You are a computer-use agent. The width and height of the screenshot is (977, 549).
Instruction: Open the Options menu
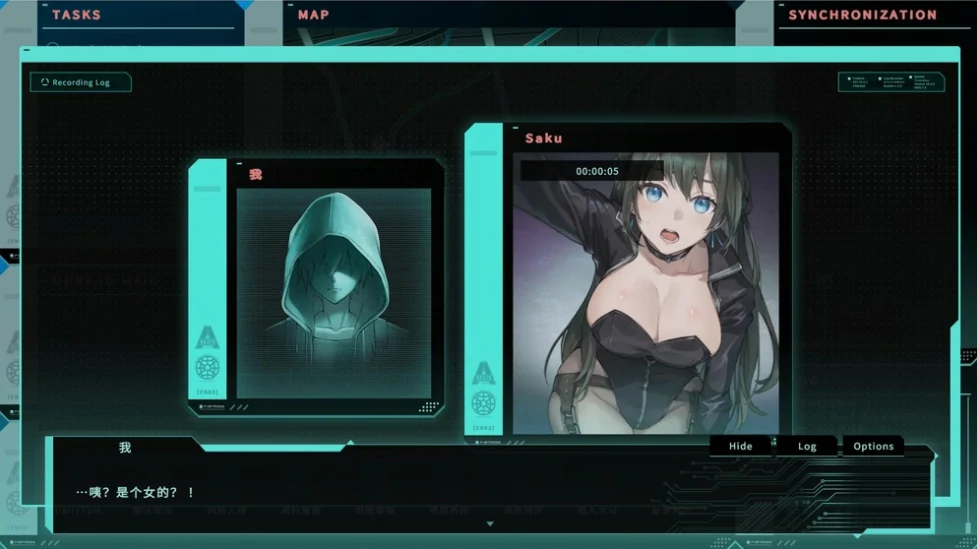coord(873,446)
